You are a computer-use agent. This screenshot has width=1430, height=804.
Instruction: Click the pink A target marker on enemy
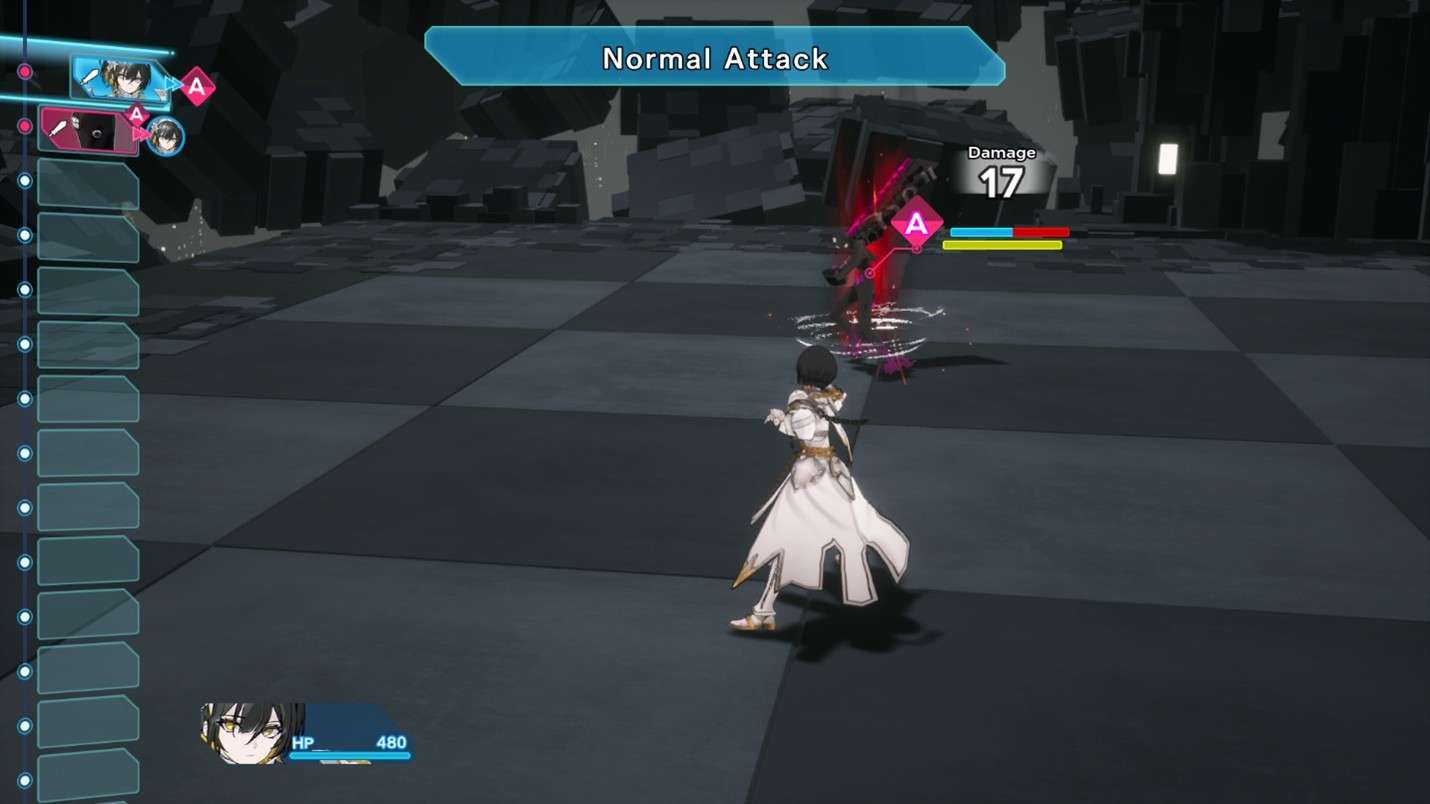point(916,225)
